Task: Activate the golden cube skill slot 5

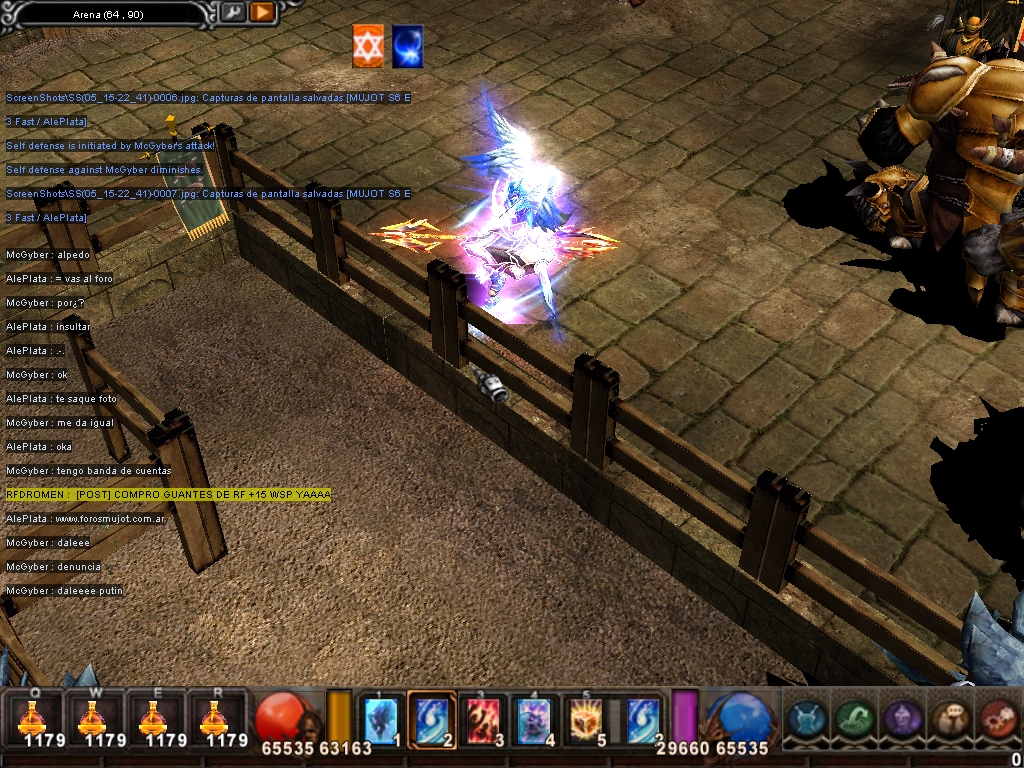Action: [x=585, y=719]
